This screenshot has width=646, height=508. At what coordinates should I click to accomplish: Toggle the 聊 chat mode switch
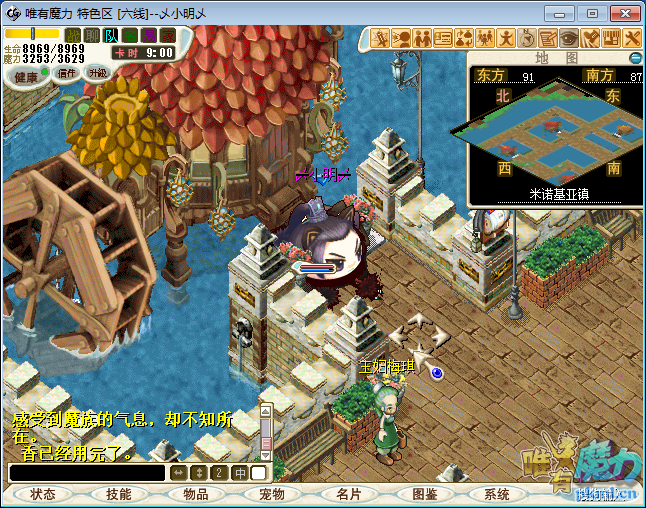pyautogui.click(x=92, y=35)
